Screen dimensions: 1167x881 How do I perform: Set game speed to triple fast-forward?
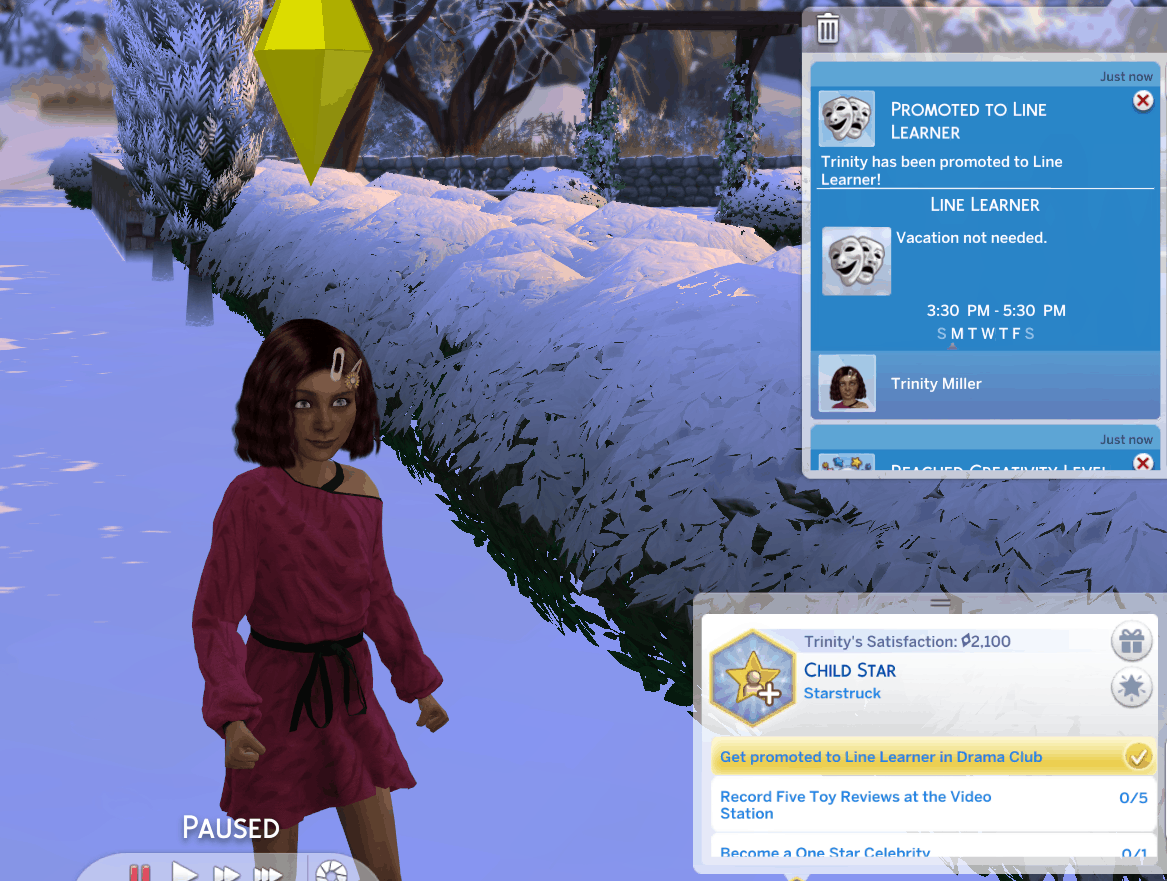coord(268,873)
